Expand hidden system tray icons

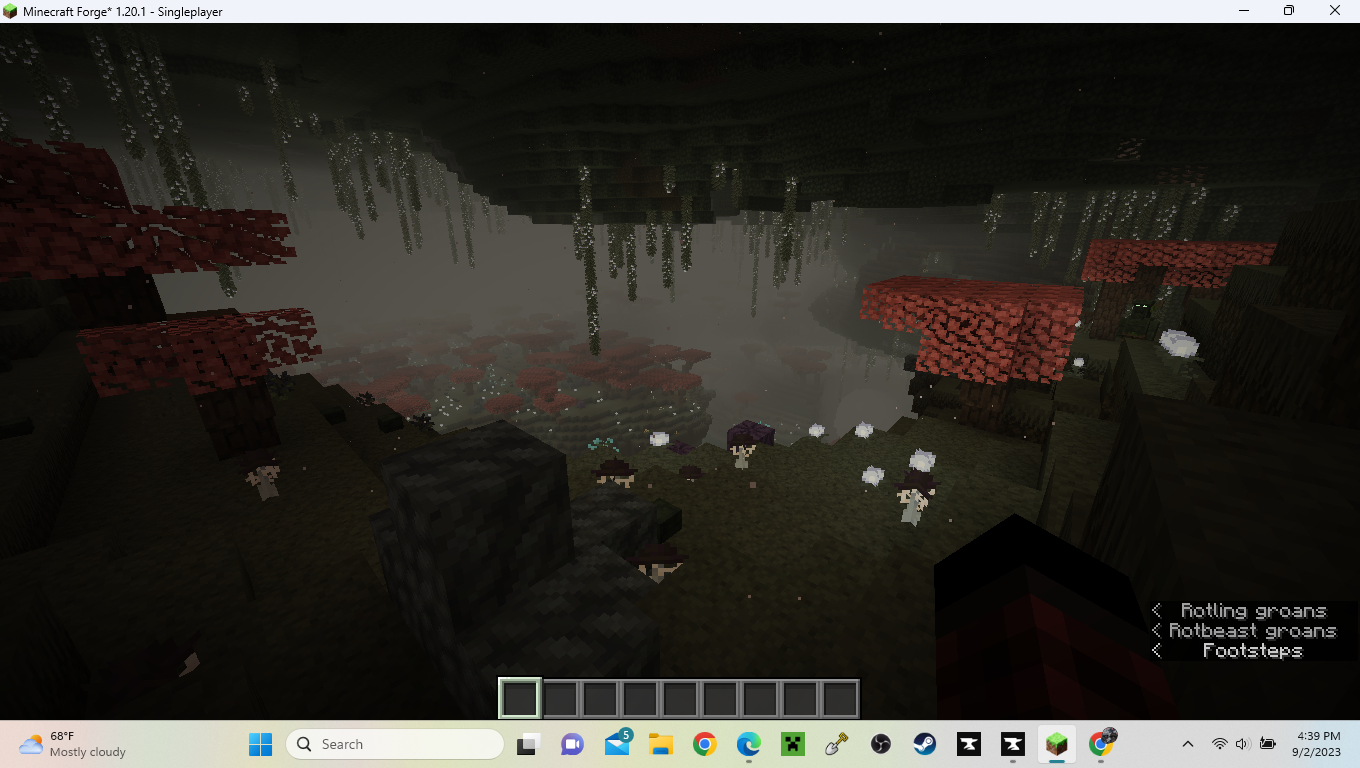click(1187, 744)
